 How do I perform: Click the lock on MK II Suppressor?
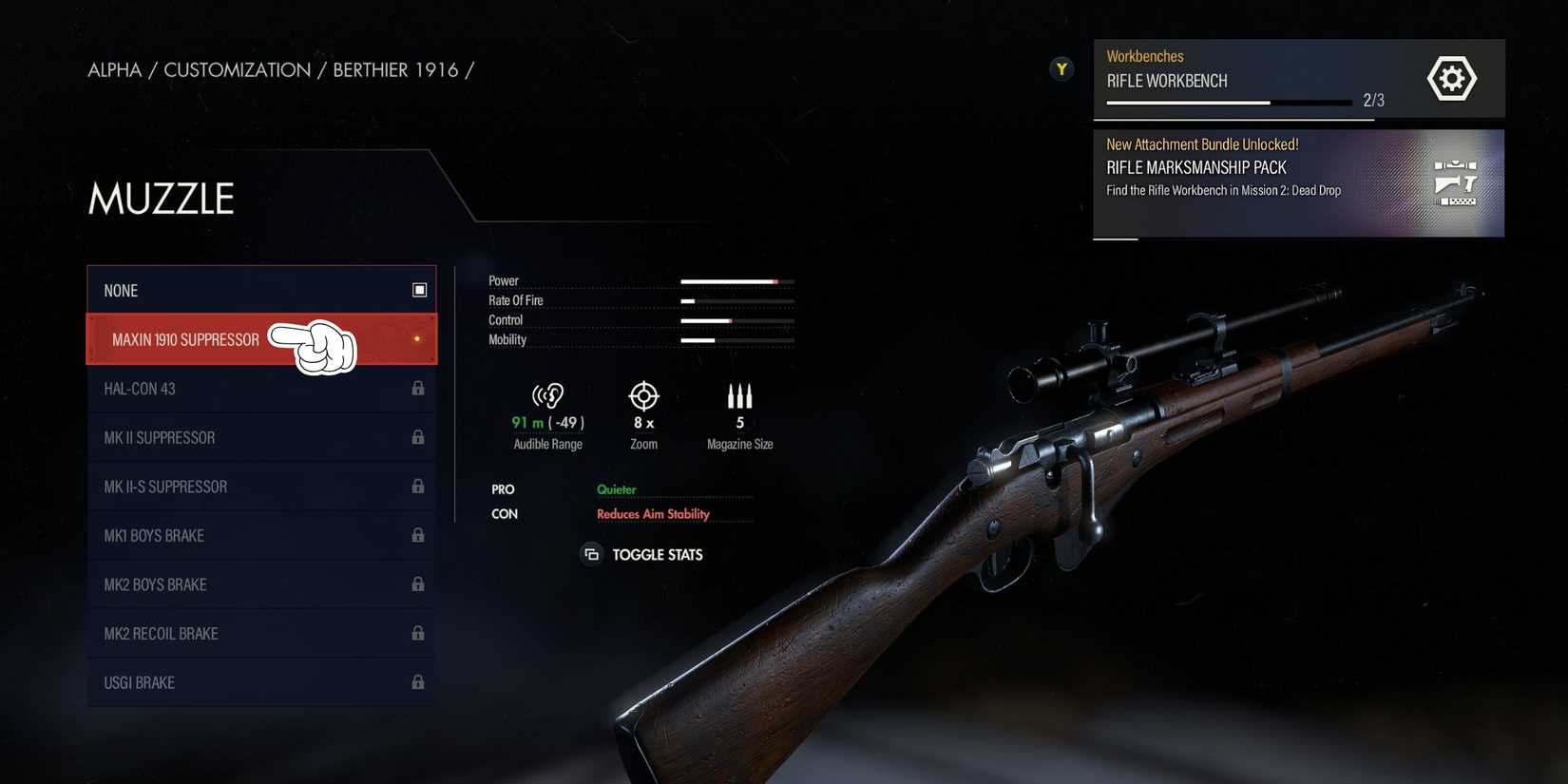pos(418,437)
